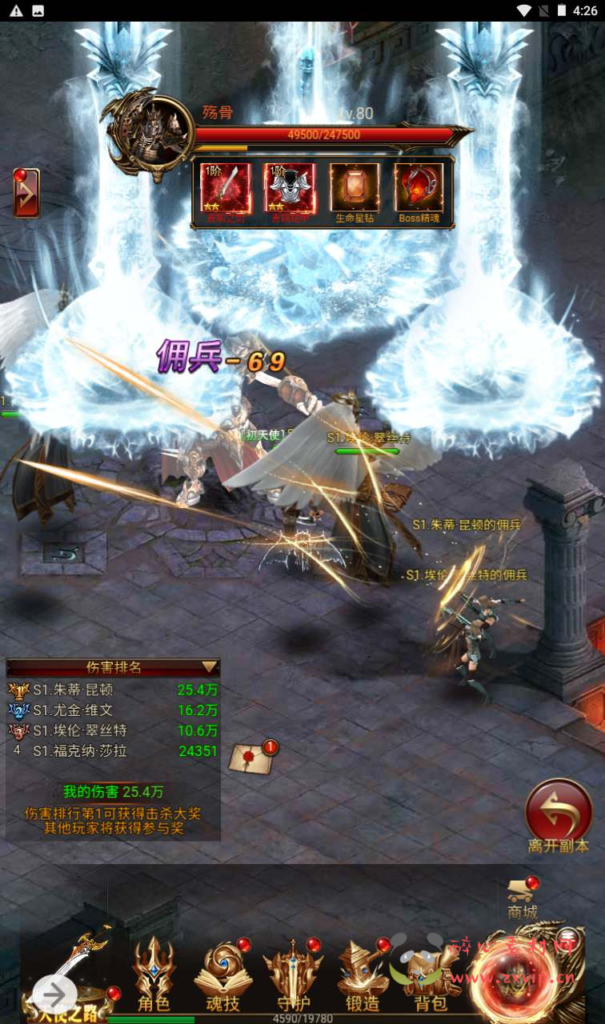
Task: Inspect the Boss精魂 reward item
Action: click(419, 188)
